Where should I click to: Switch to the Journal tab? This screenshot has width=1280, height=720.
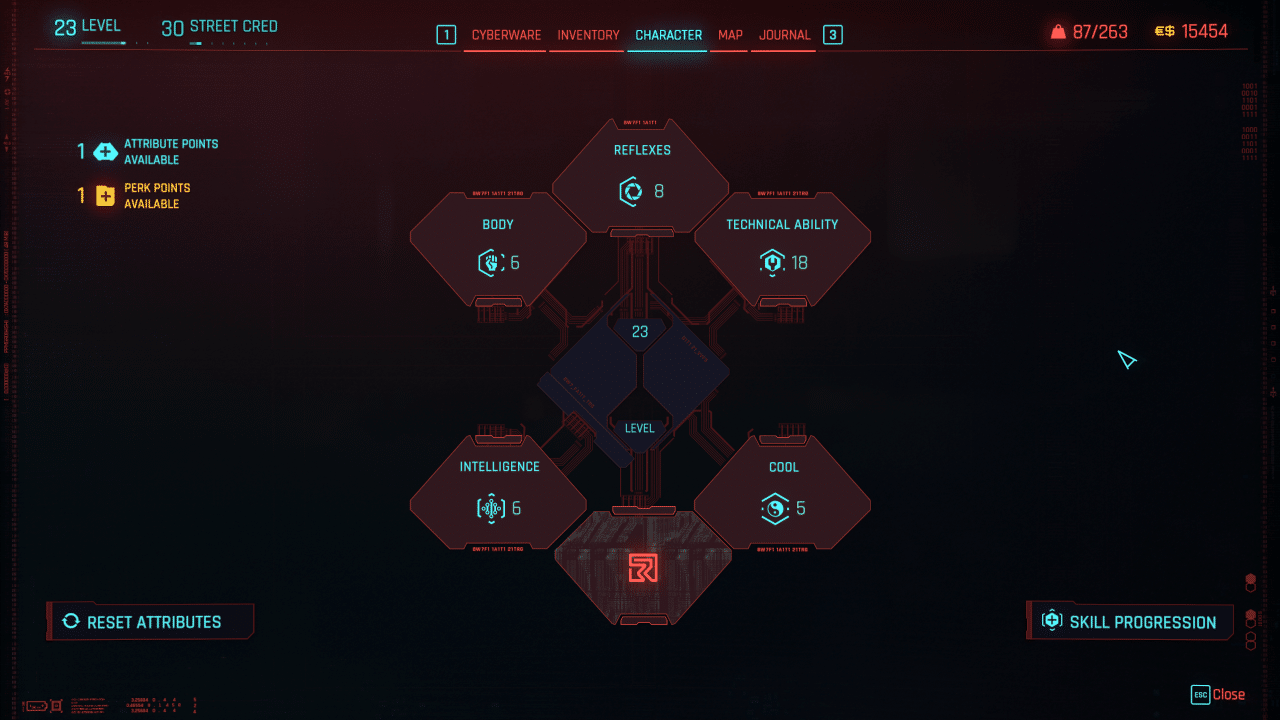pos(784,34)
